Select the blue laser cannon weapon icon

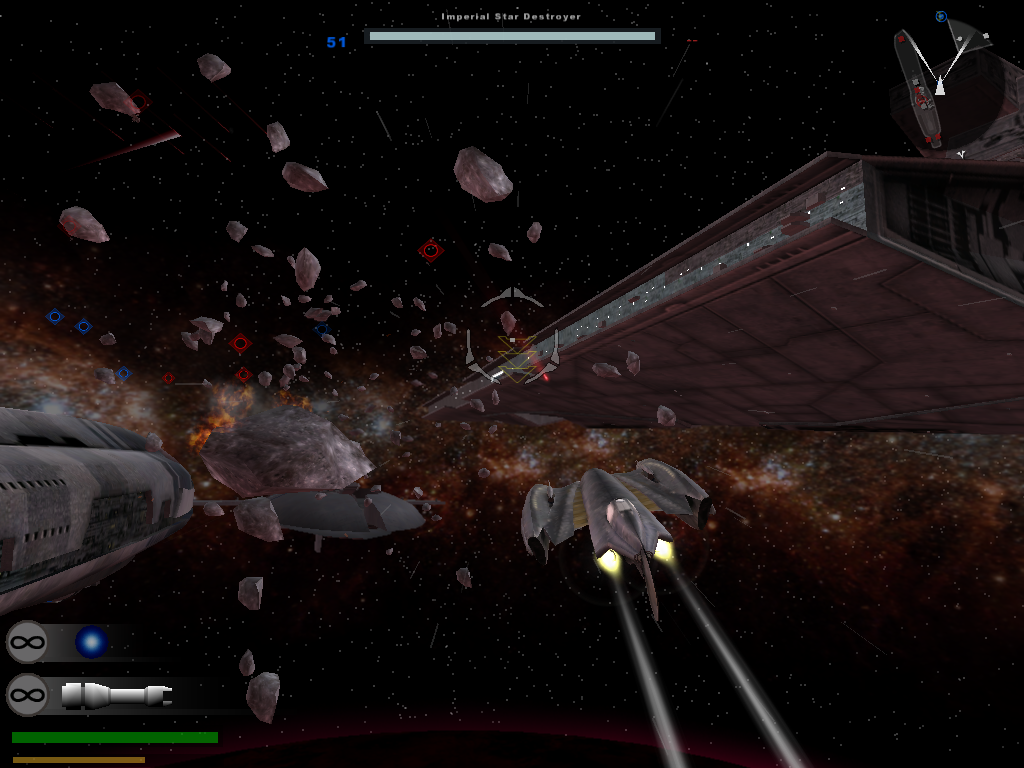[91, 642]
